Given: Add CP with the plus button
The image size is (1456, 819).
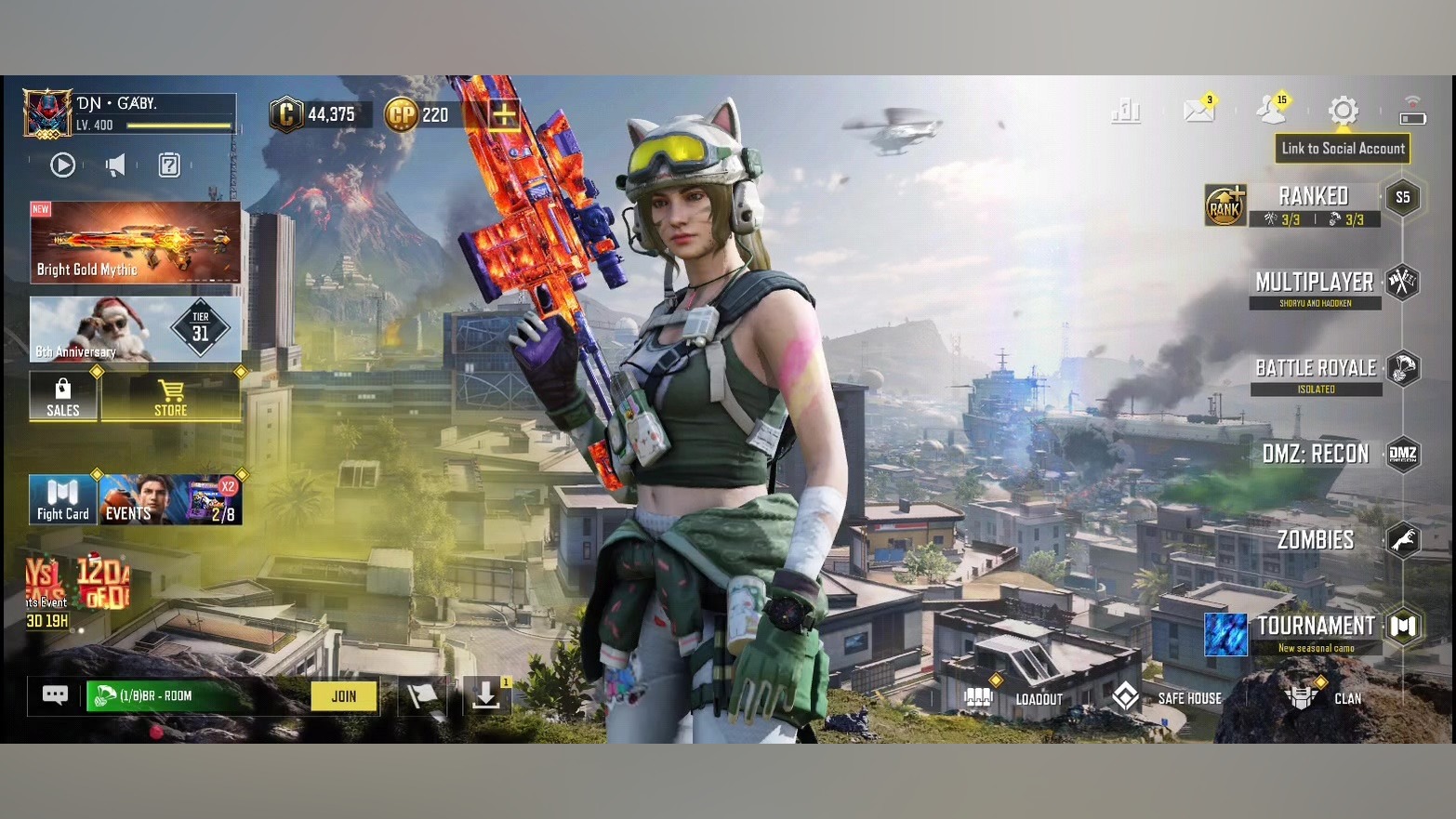Looking at the screenshot, I should (x=504, y=115).
